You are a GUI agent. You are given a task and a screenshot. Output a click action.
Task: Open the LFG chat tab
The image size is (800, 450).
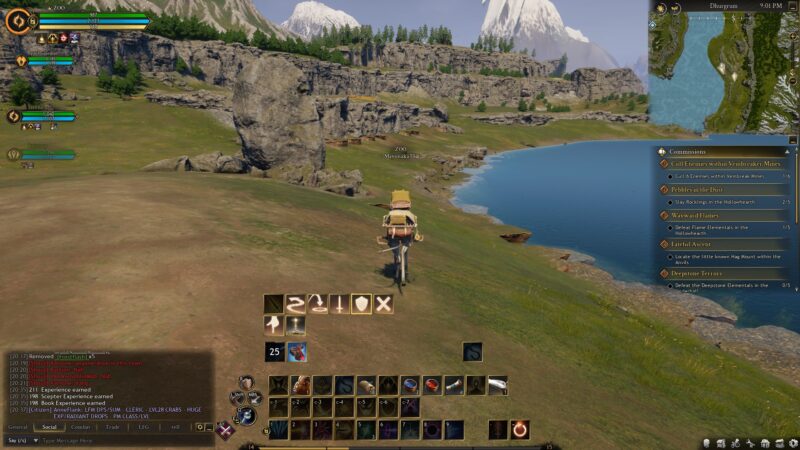point(143,427)
